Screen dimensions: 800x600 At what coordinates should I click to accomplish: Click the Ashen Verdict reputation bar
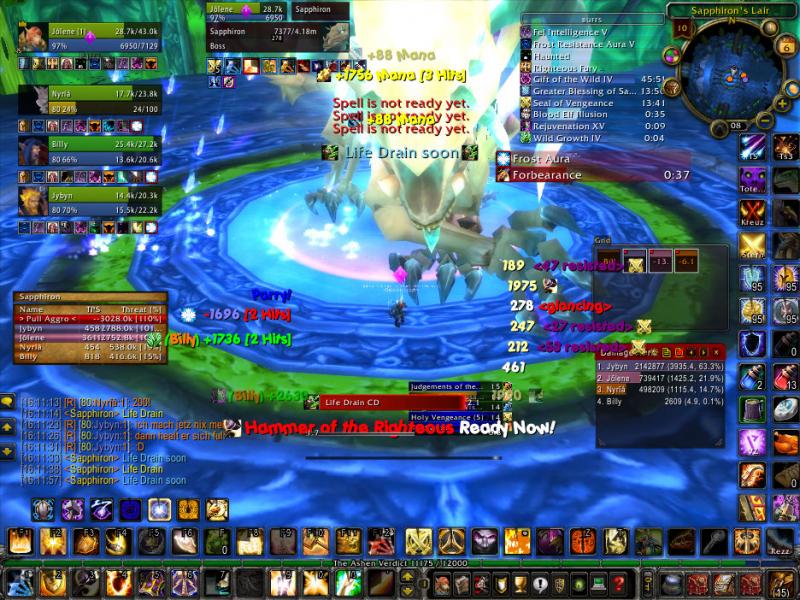pos(400,564)
